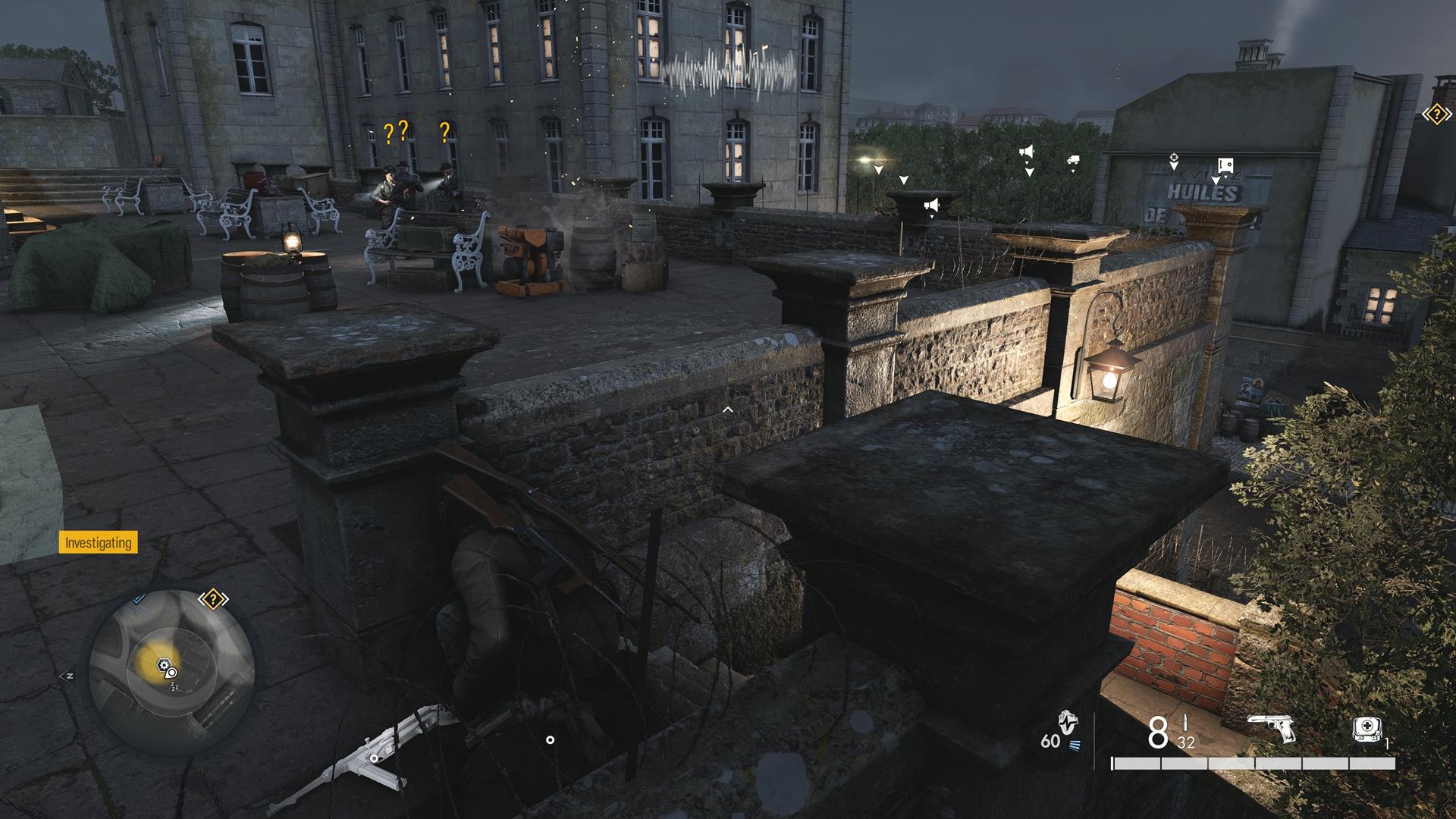Toggle the objective question-mark above the minimap
The image size is (1456, 819).
[213, 598]
